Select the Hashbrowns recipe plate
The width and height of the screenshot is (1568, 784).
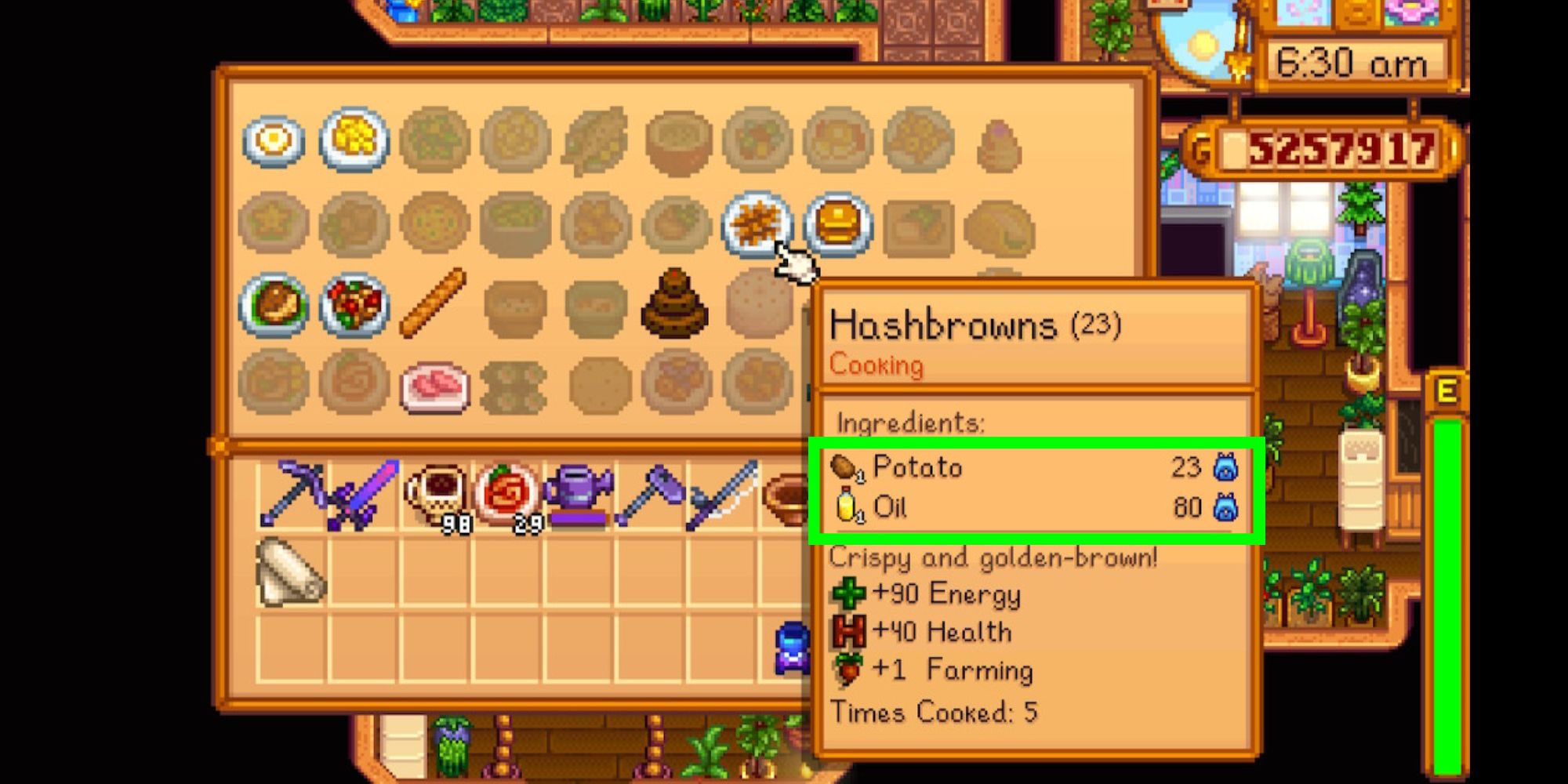click(x=754, y=226)
